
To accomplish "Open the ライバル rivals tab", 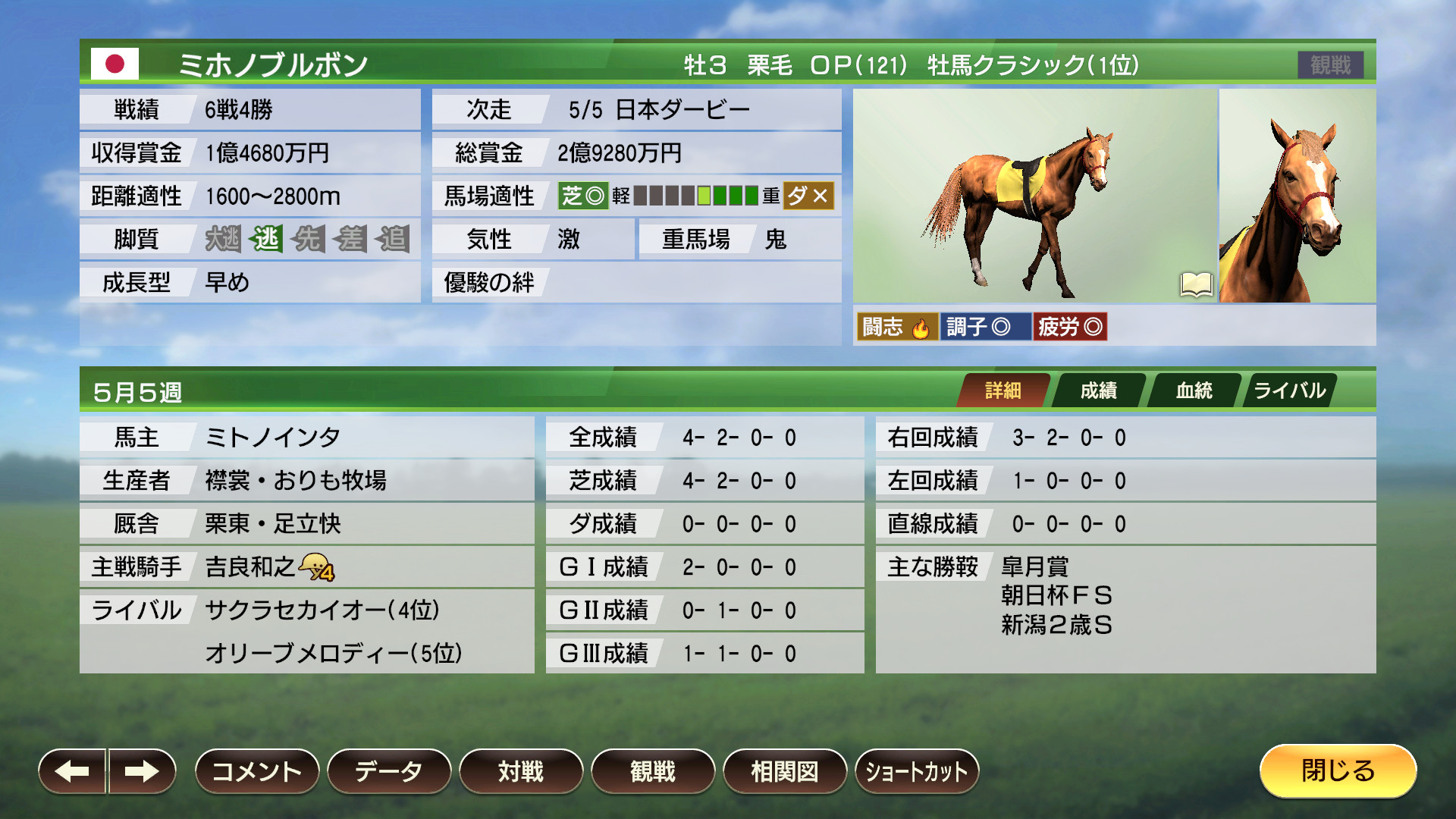I will tap(1289, 390).
